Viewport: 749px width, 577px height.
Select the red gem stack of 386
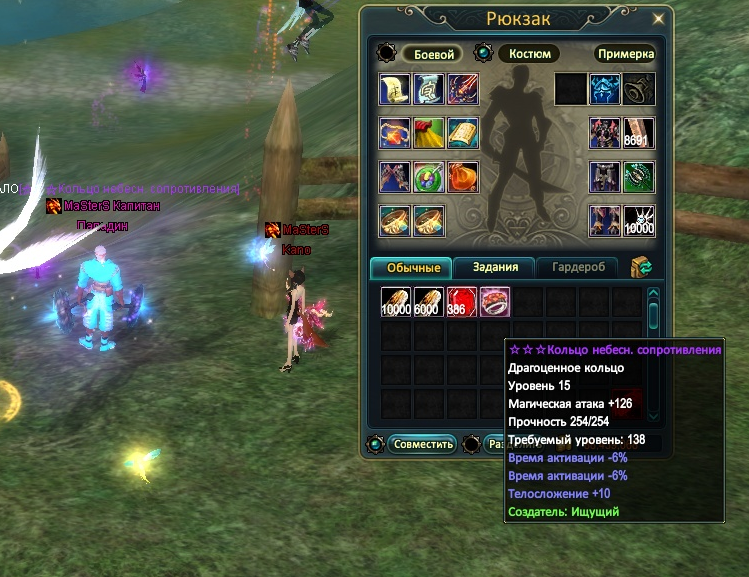(x=462, y=302)
